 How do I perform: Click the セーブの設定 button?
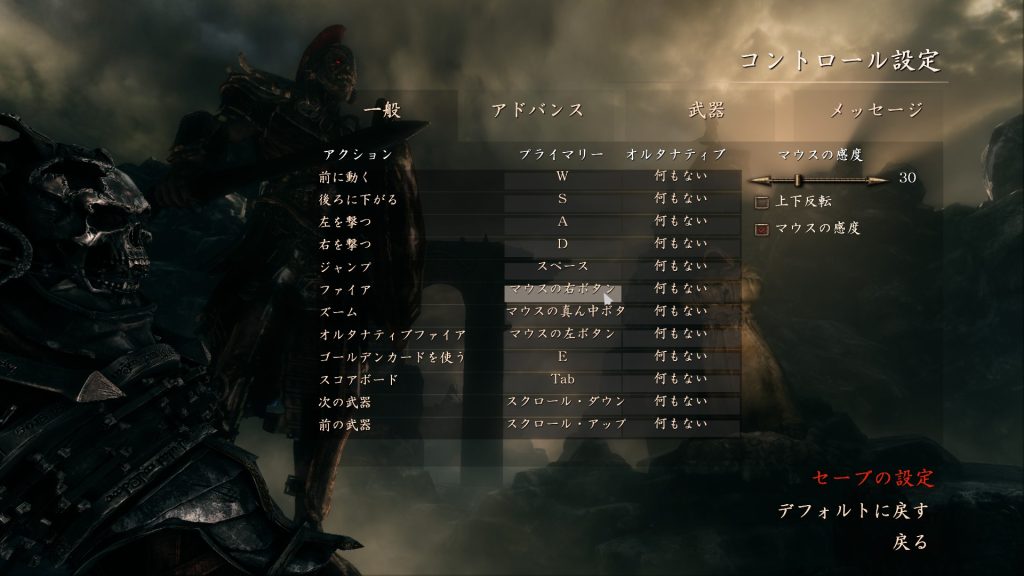tap(872, 477)
